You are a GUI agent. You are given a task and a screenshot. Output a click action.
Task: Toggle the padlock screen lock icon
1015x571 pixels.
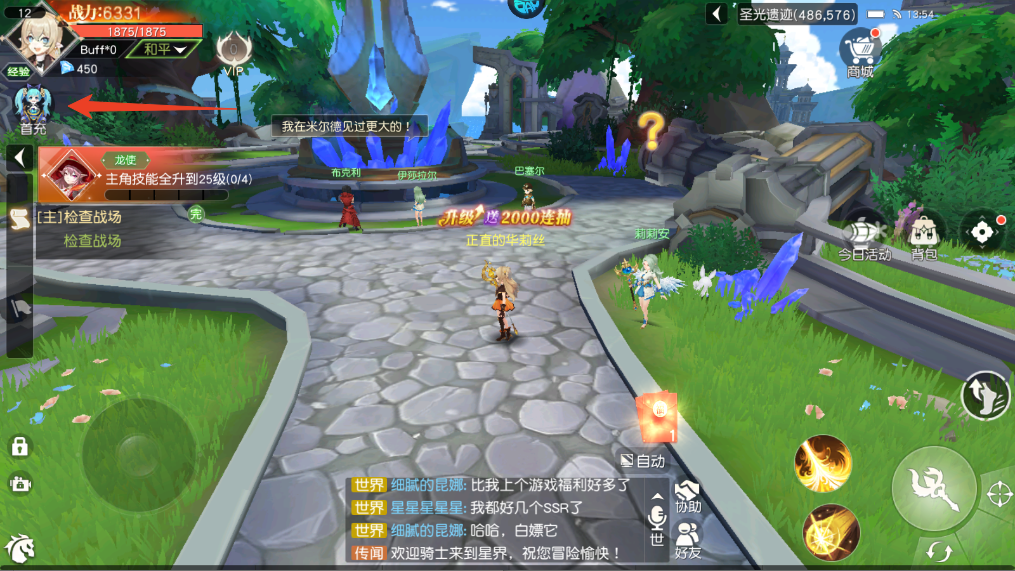(19, 447)
